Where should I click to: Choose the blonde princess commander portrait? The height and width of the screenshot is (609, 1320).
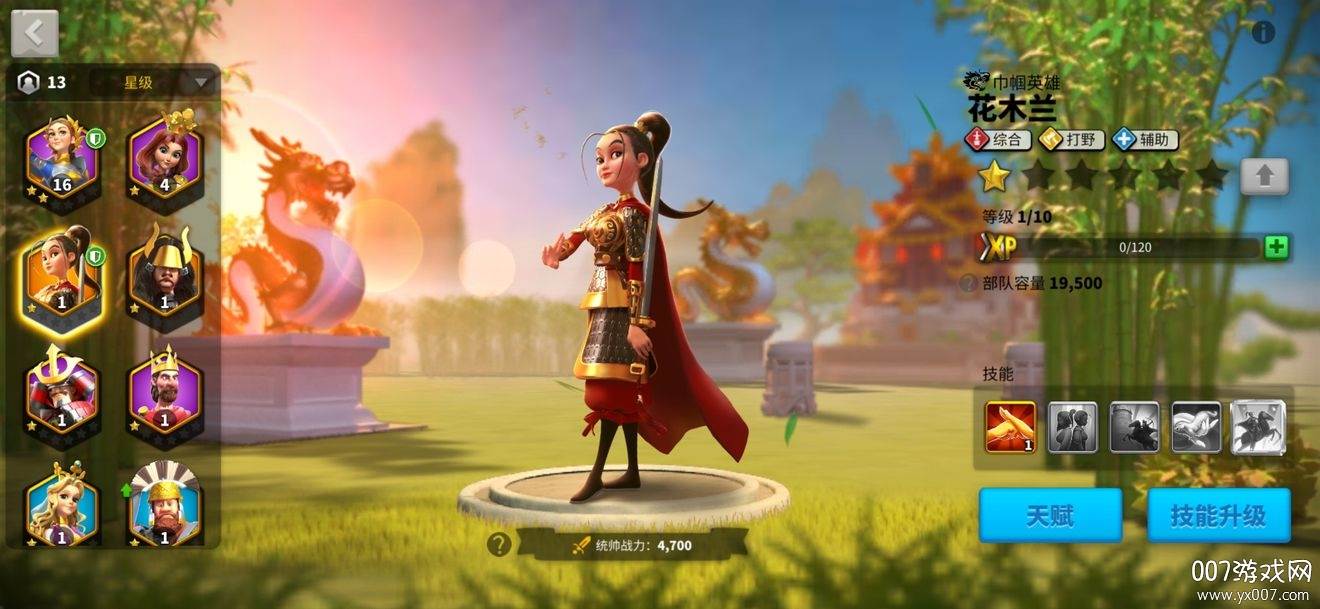[x=62, y=503]
